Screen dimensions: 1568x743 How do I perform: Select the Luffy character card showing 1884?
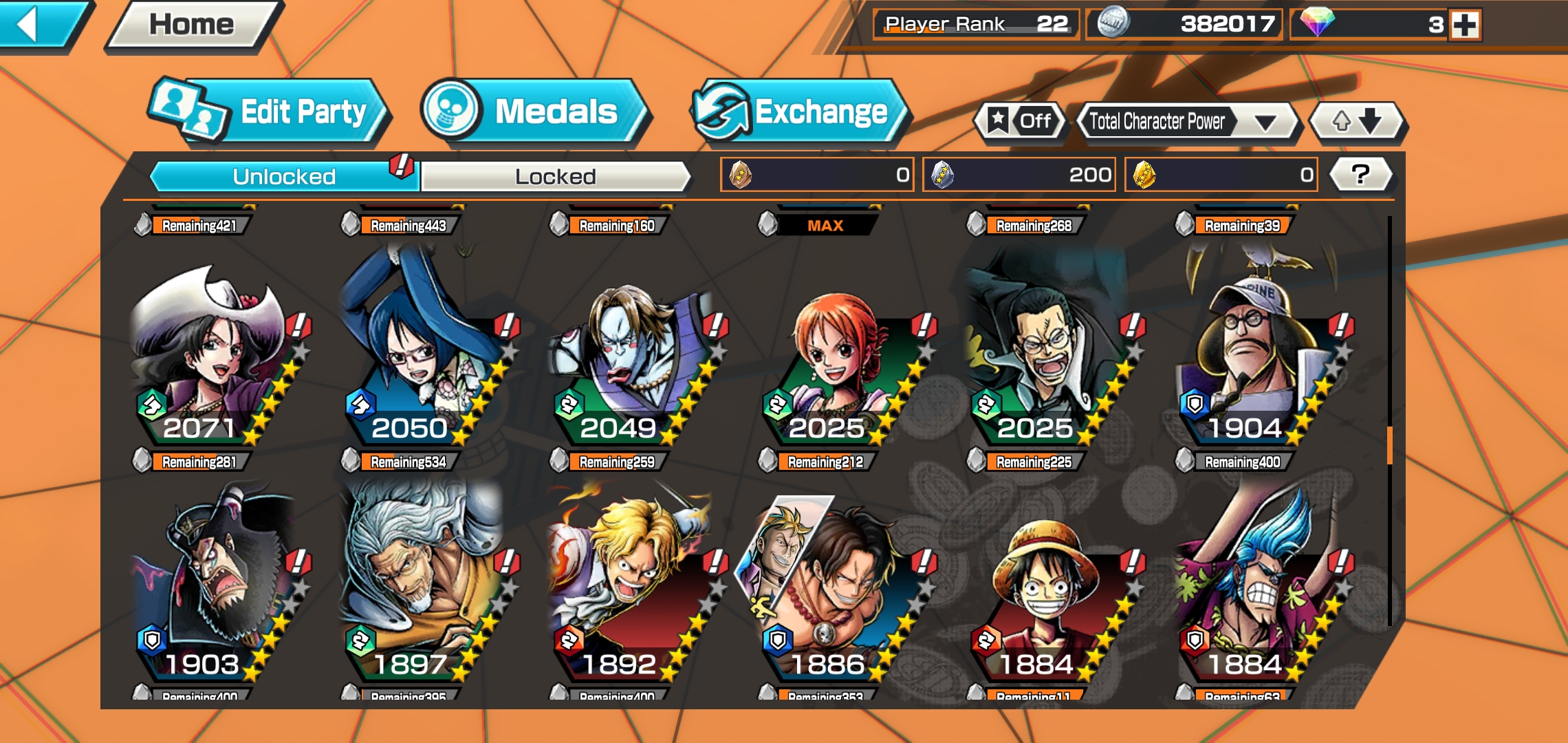(x=1045, y=599)
